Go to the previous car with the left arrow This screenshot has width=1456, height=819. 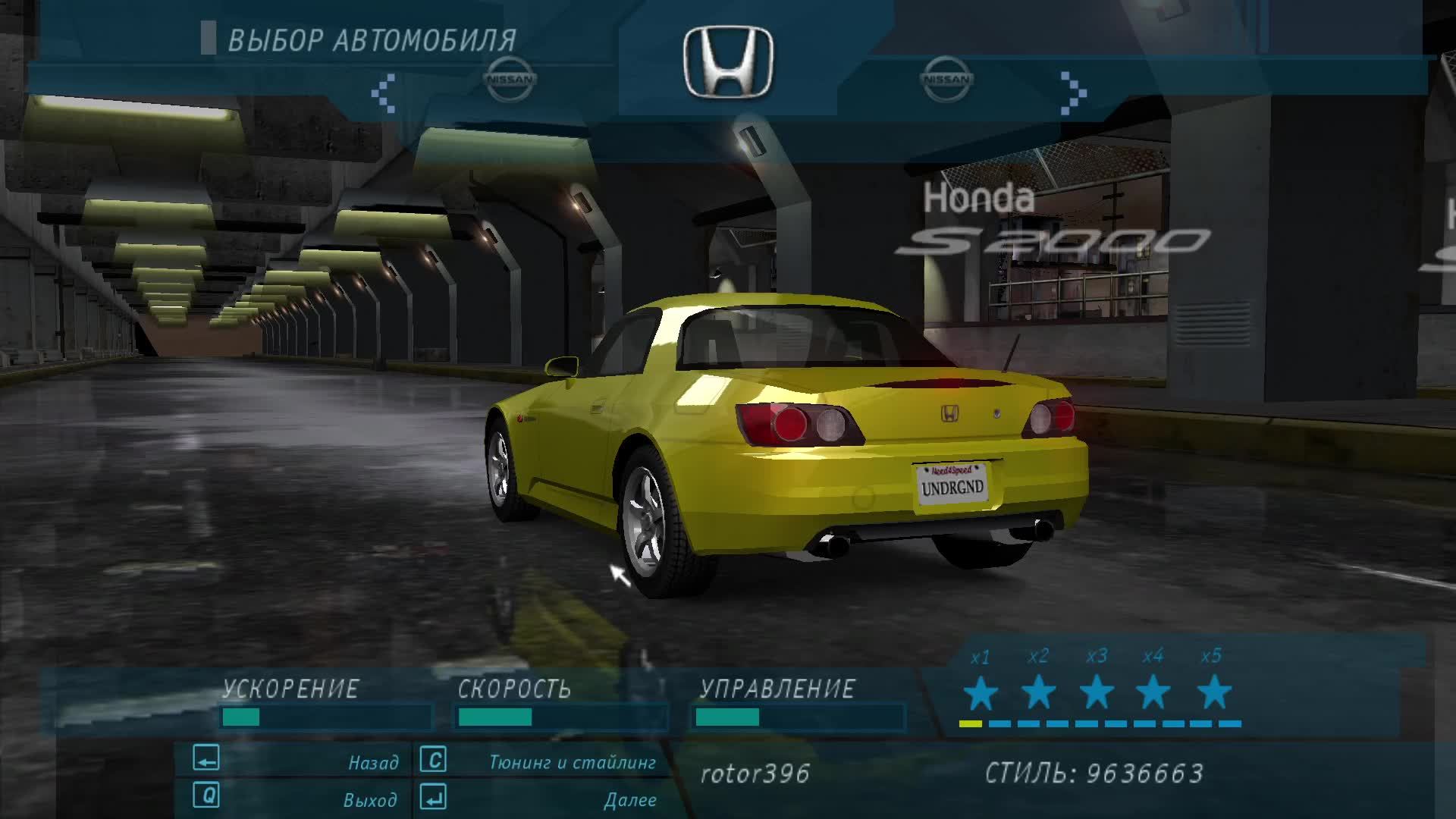[384, 93]
